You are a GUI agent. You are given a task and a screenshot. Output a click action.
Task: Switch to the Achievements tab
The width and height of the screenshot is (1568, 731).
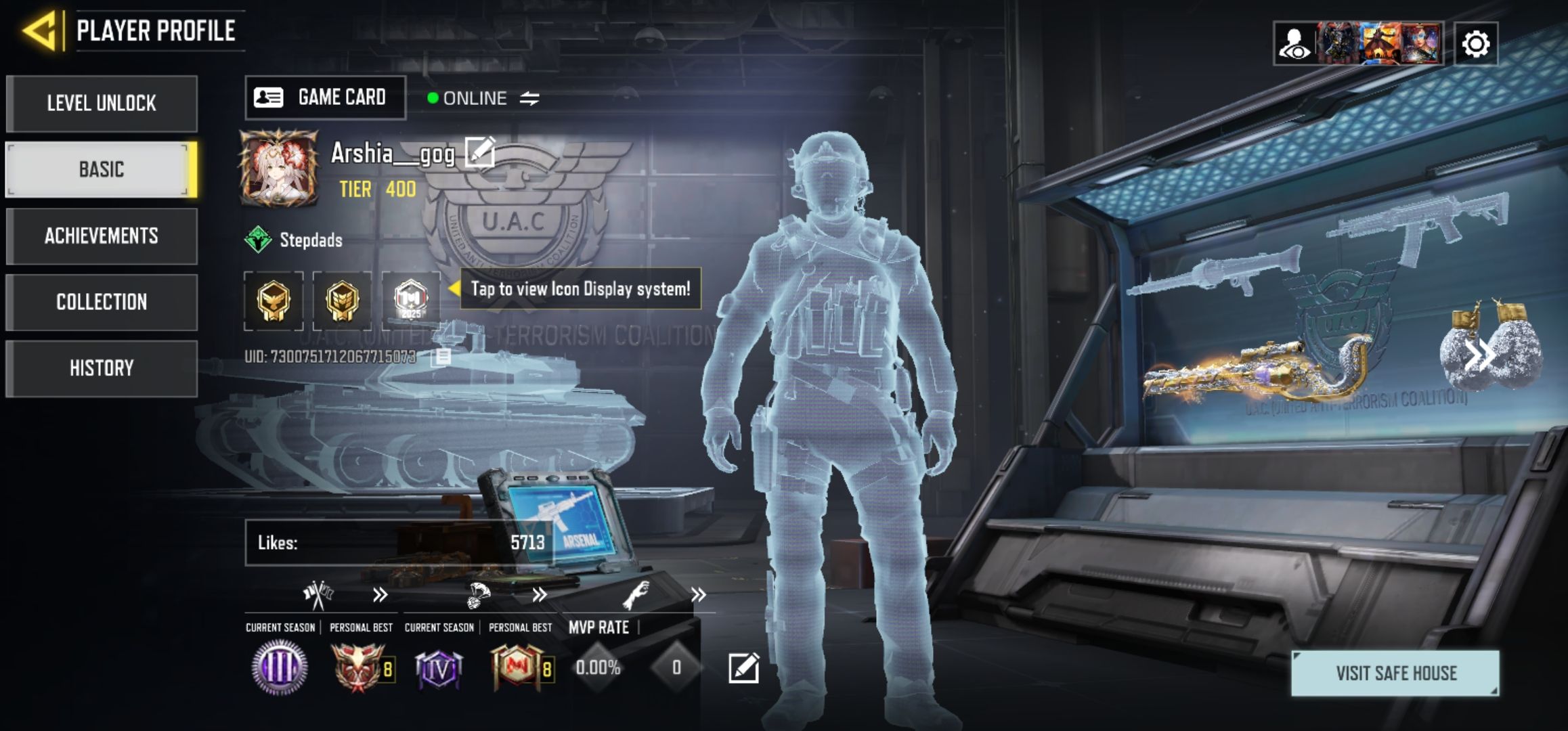[x=102, y=236]
